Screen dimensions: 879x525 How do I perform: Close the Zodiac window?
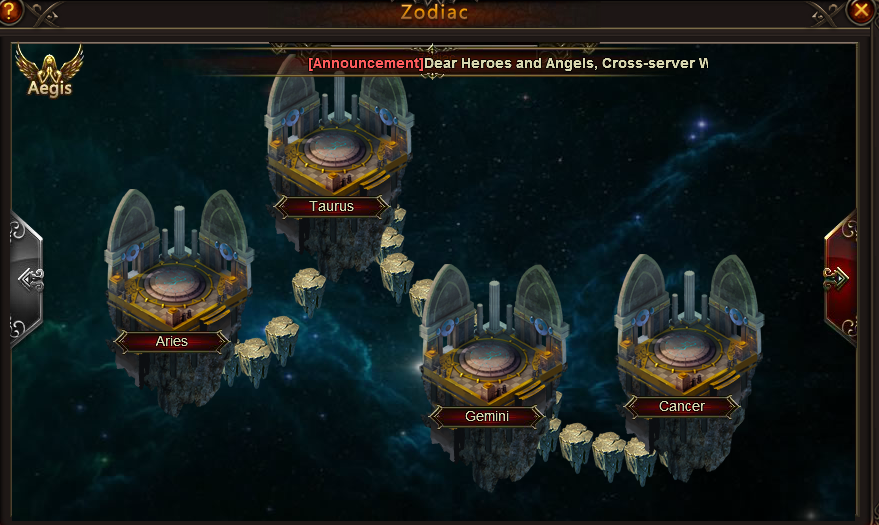pyautogui.click(x=860, y=10)
